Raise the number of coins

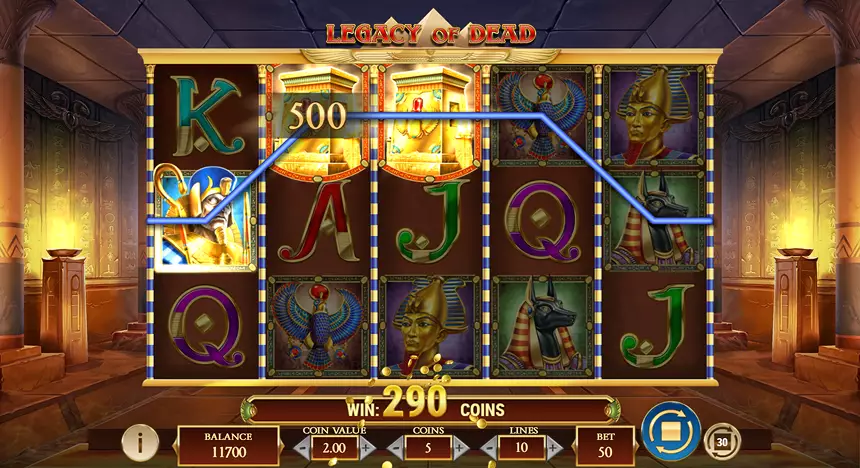pos(458,447)
